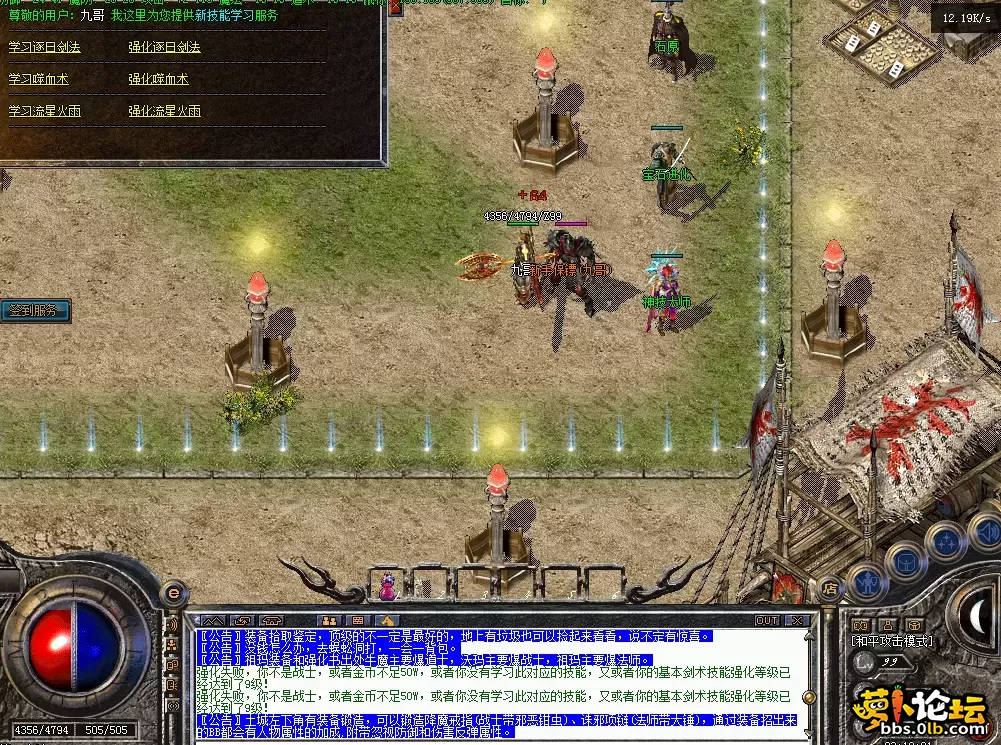Open the skills round button with sparkles
Image resolution: width=1001 pixels, height=745 pixels.
pyautogui.click(x=944, y=541)
